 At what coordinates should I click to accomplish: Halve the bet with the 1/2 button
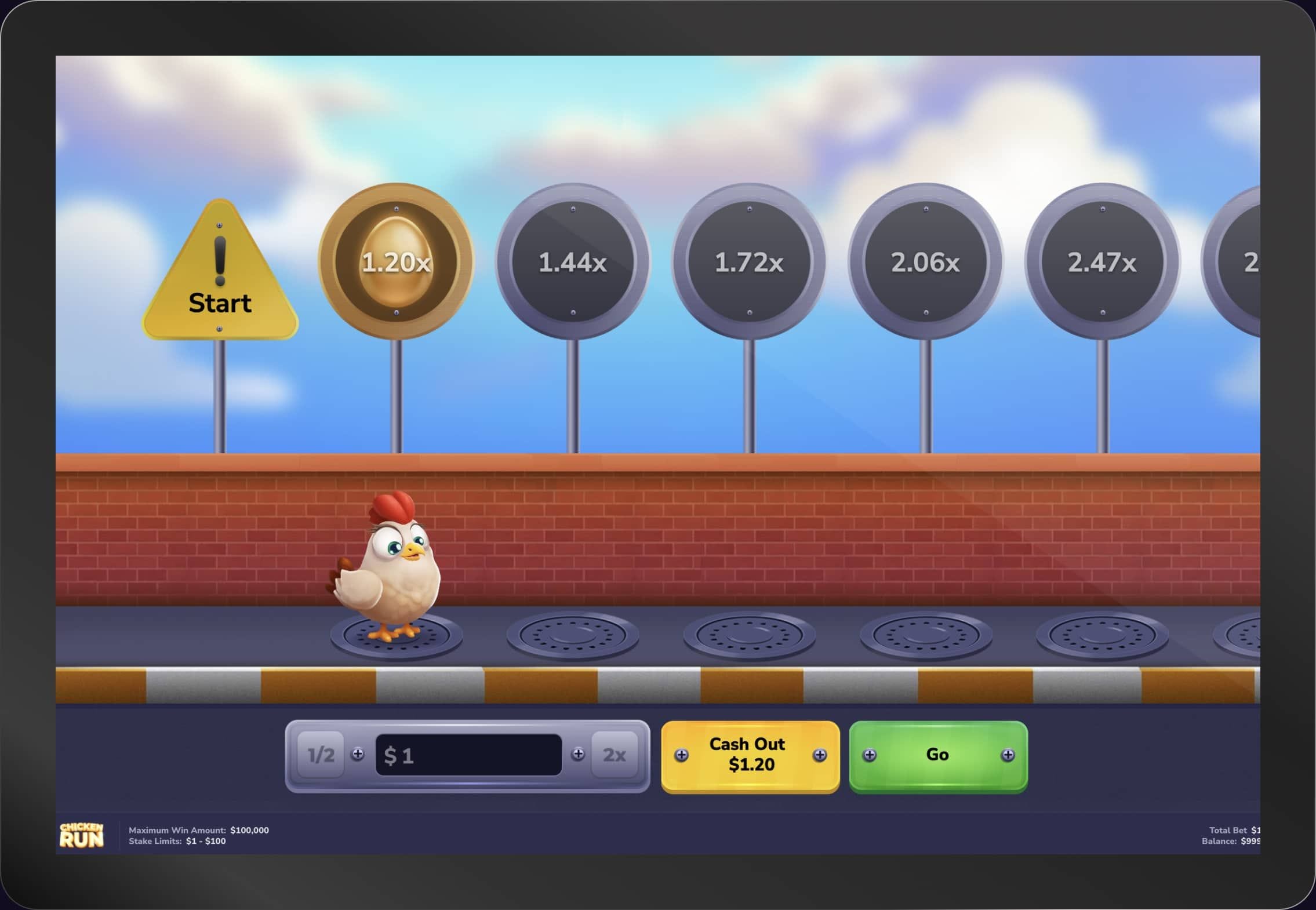click(319, 755)
